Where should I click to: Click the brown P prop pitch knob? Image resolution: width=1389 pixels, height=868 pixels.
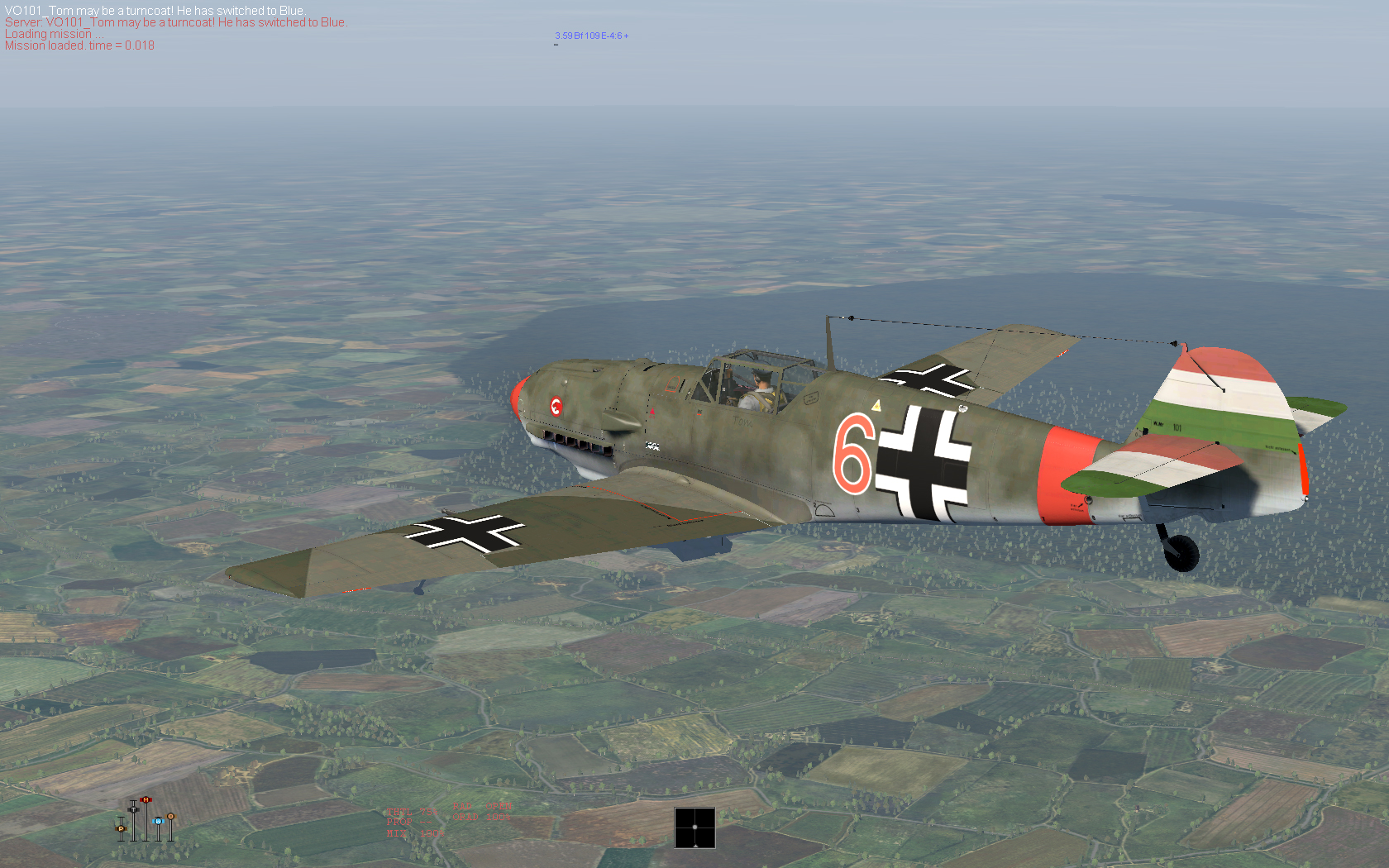[x=121, y=827]
